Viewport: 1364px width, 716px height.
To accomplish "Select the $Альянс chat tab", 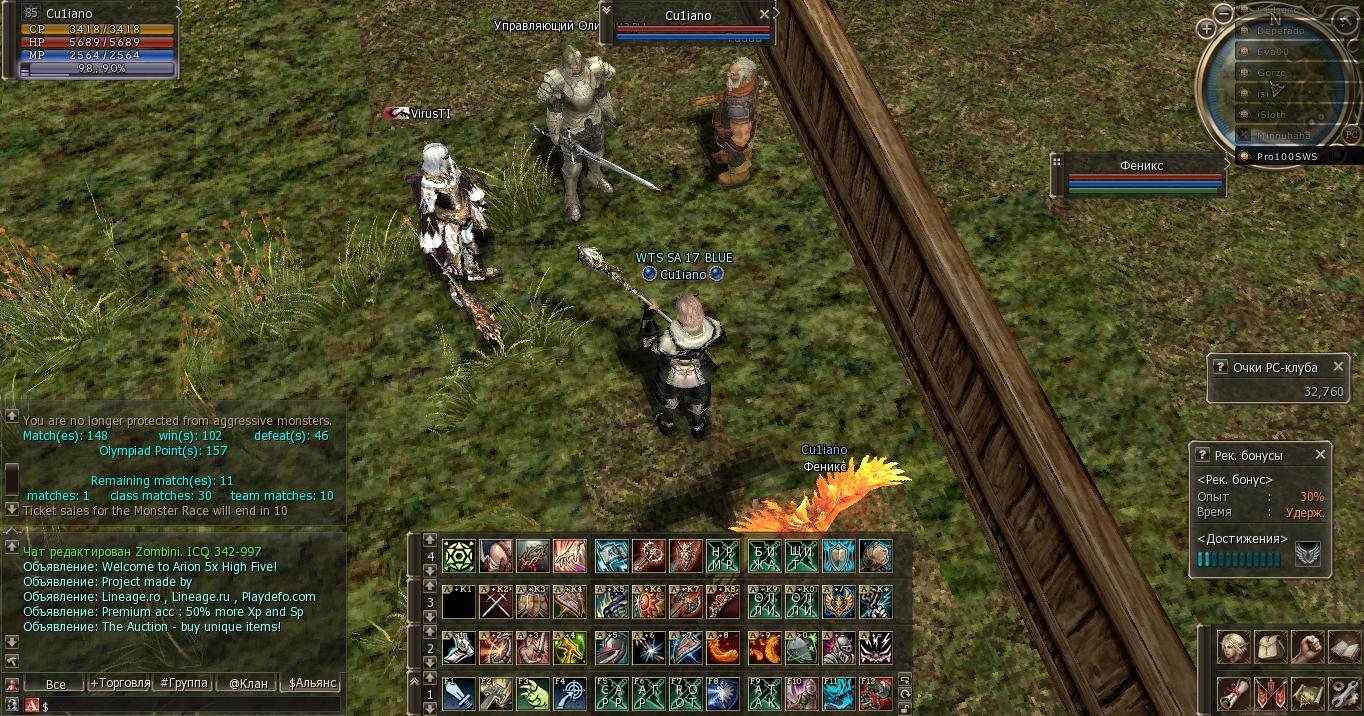I will click(x=312, y=684).
